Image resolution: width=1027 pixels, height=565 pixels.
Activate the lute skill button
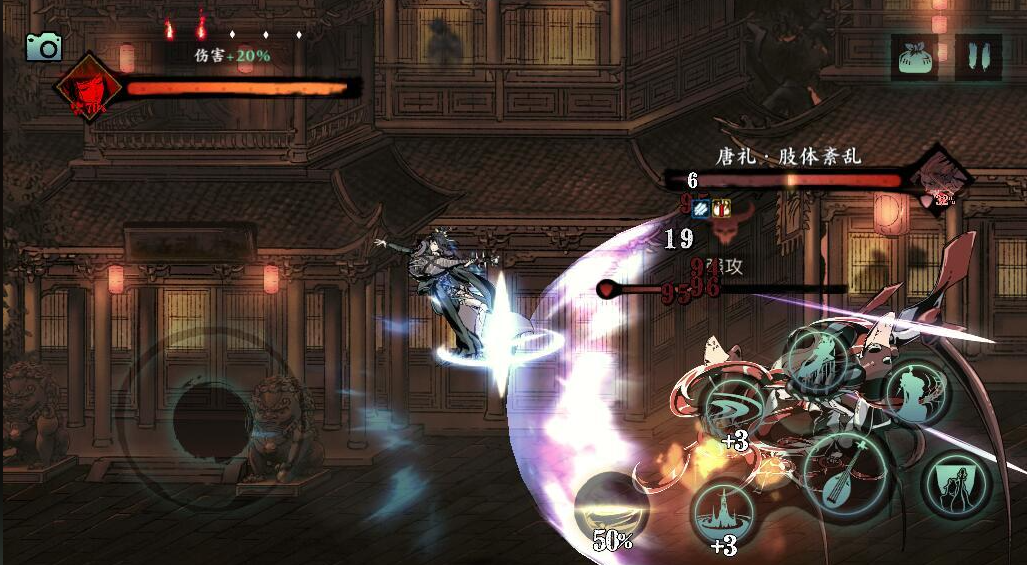click(x=846, y=476)
